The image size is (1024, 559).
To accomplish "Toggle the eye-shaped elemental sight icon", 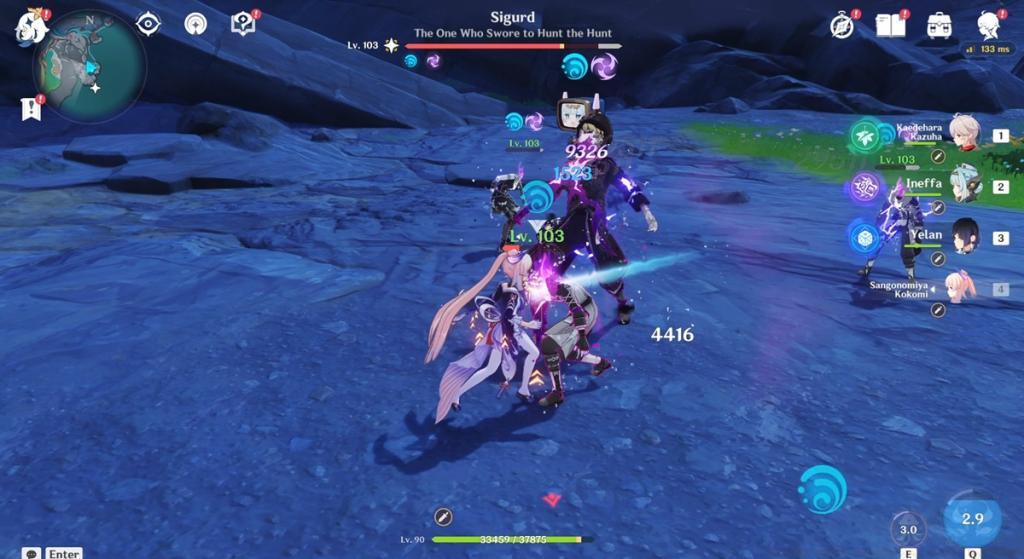I will click(148, 24).
